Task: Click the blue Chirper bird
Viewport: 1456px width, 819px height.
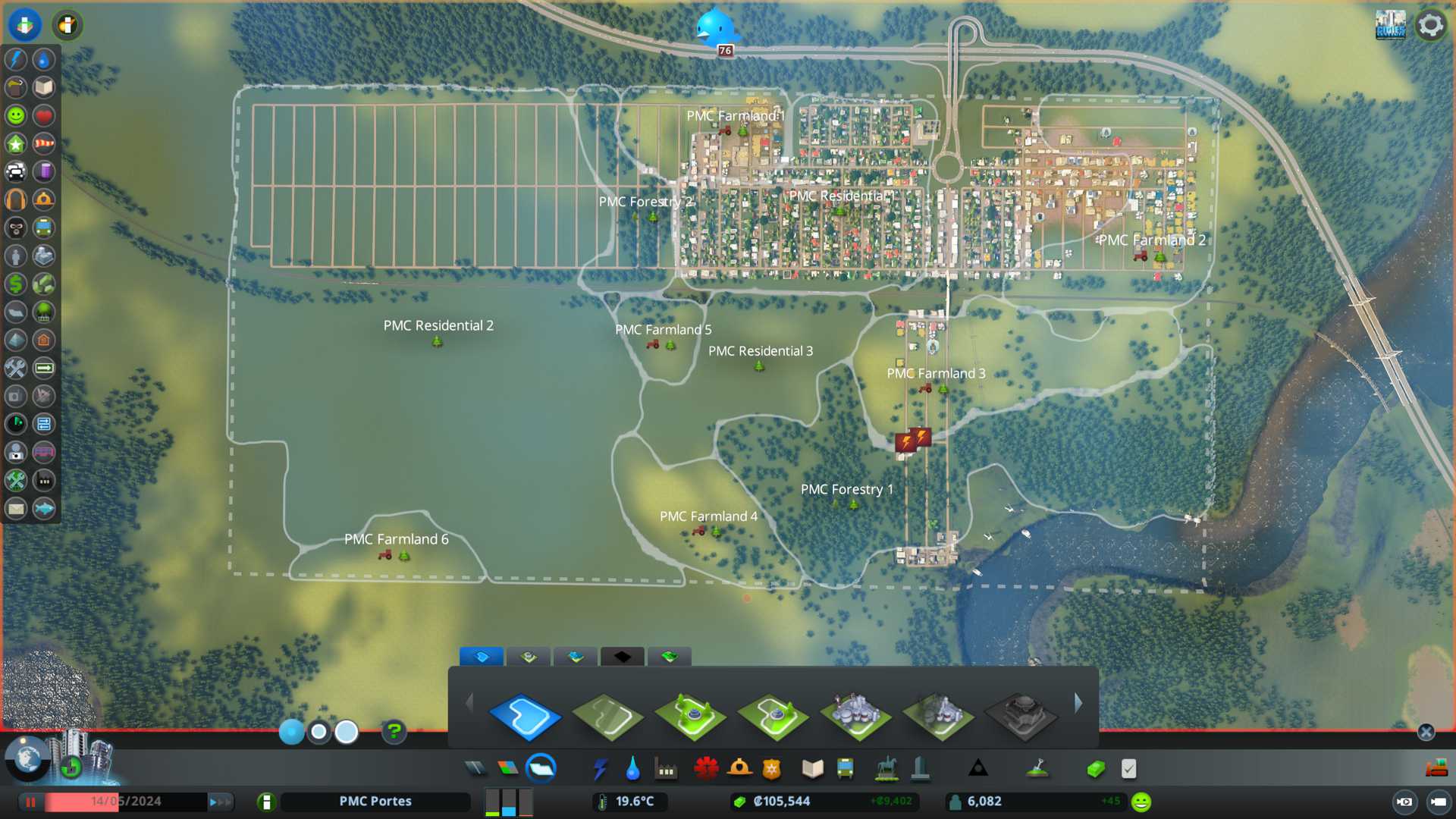Action: pyautogui.click(x=714, y=28)
